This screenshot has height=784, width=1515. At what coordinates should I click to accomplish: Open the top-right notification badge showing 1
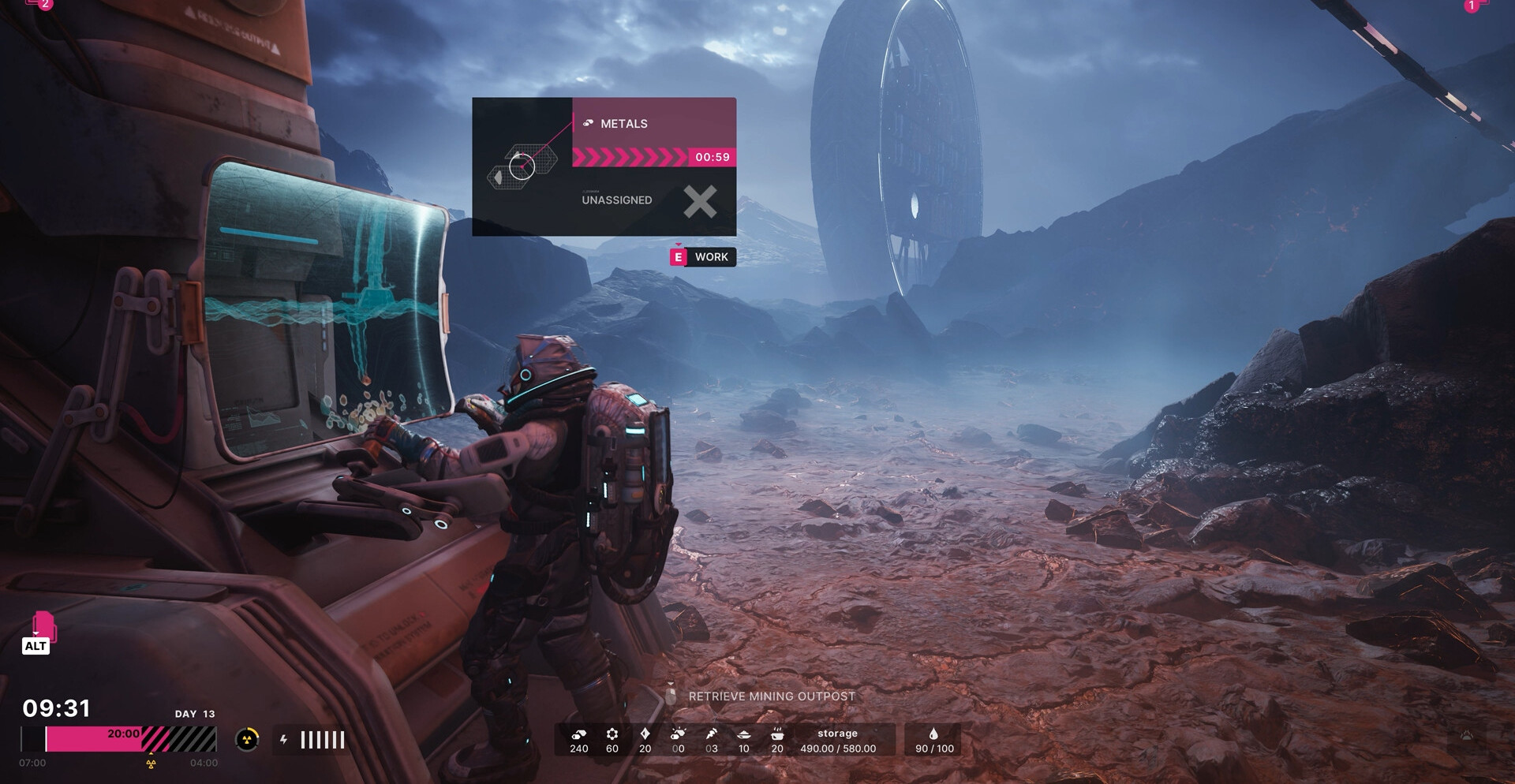[x=1472, y=6]
